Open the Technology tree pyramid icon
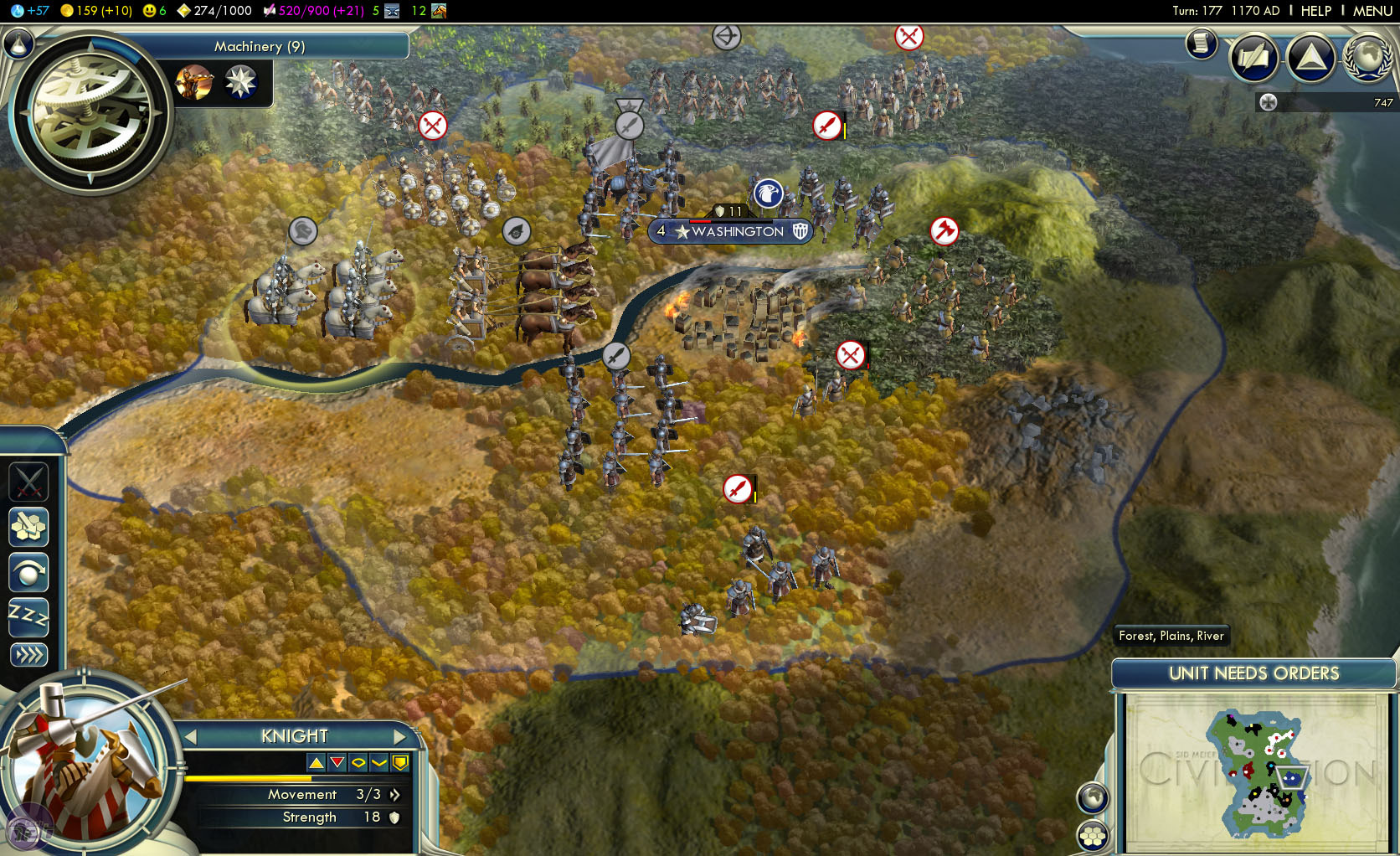Image resolution: width=1400 pixels, height=856 pixels. pos(1310,58)
